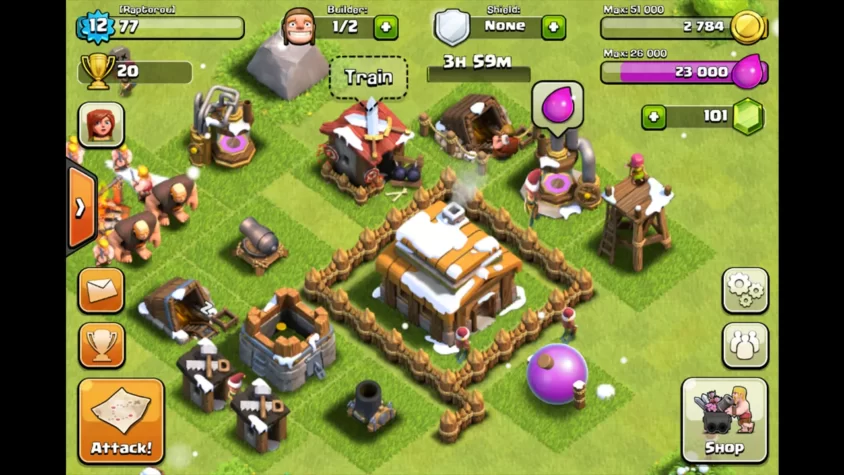The height and width of the screenshot is (475, 844).
Task: Tap the Train label over the barracks
Action: click(x=368, y=77)
